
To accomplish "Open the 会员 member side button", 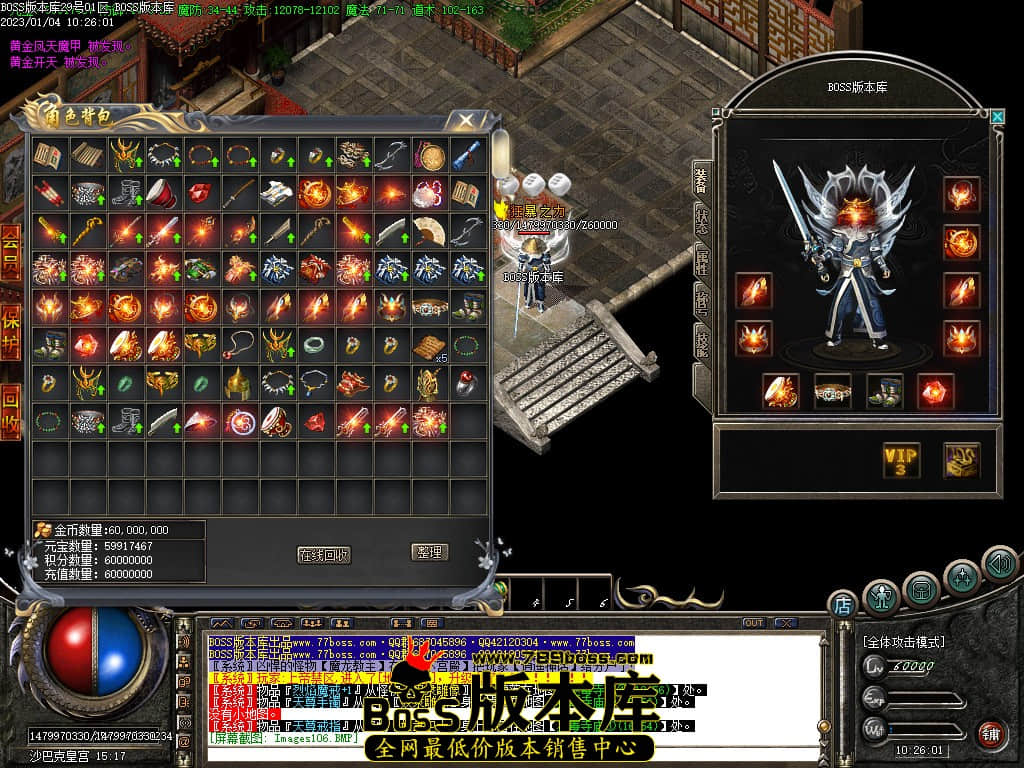I will [x=11, y=252].
